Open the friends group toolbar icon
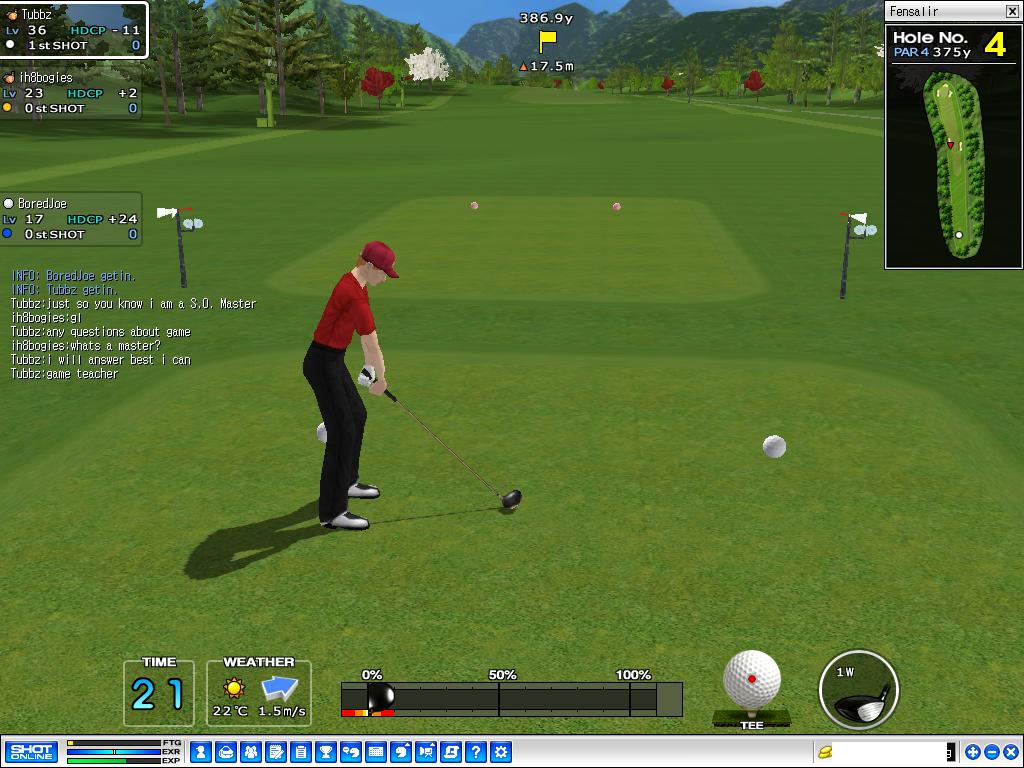Screen dimensions: 1024x768 [250, 752]
